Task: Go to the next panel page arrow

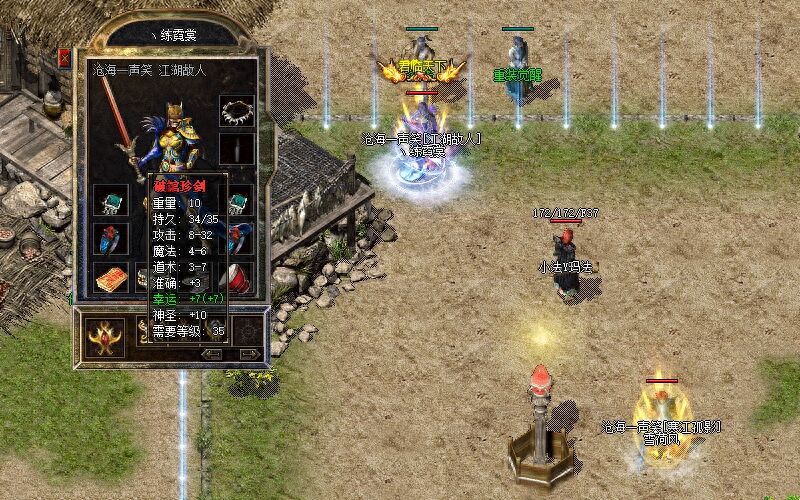Action: pos(248,353)
